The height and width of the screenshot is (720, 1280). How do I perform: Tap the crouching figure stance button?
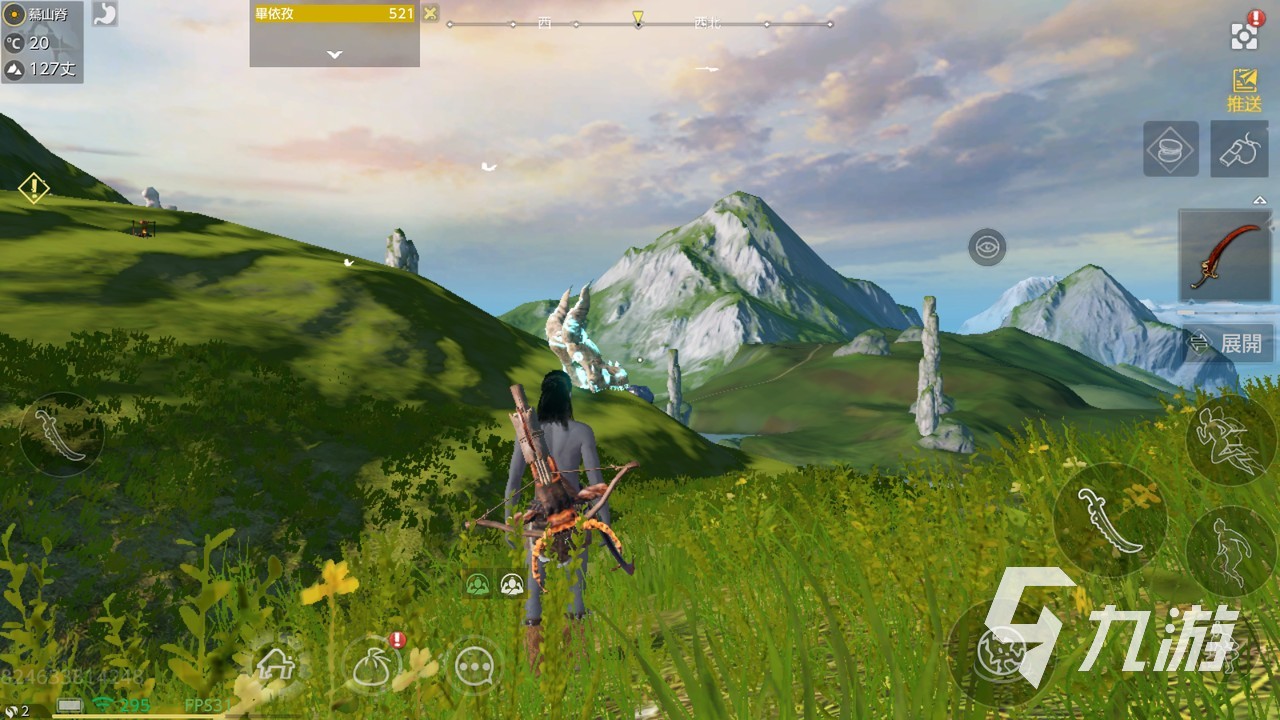tap(1230, 551)
